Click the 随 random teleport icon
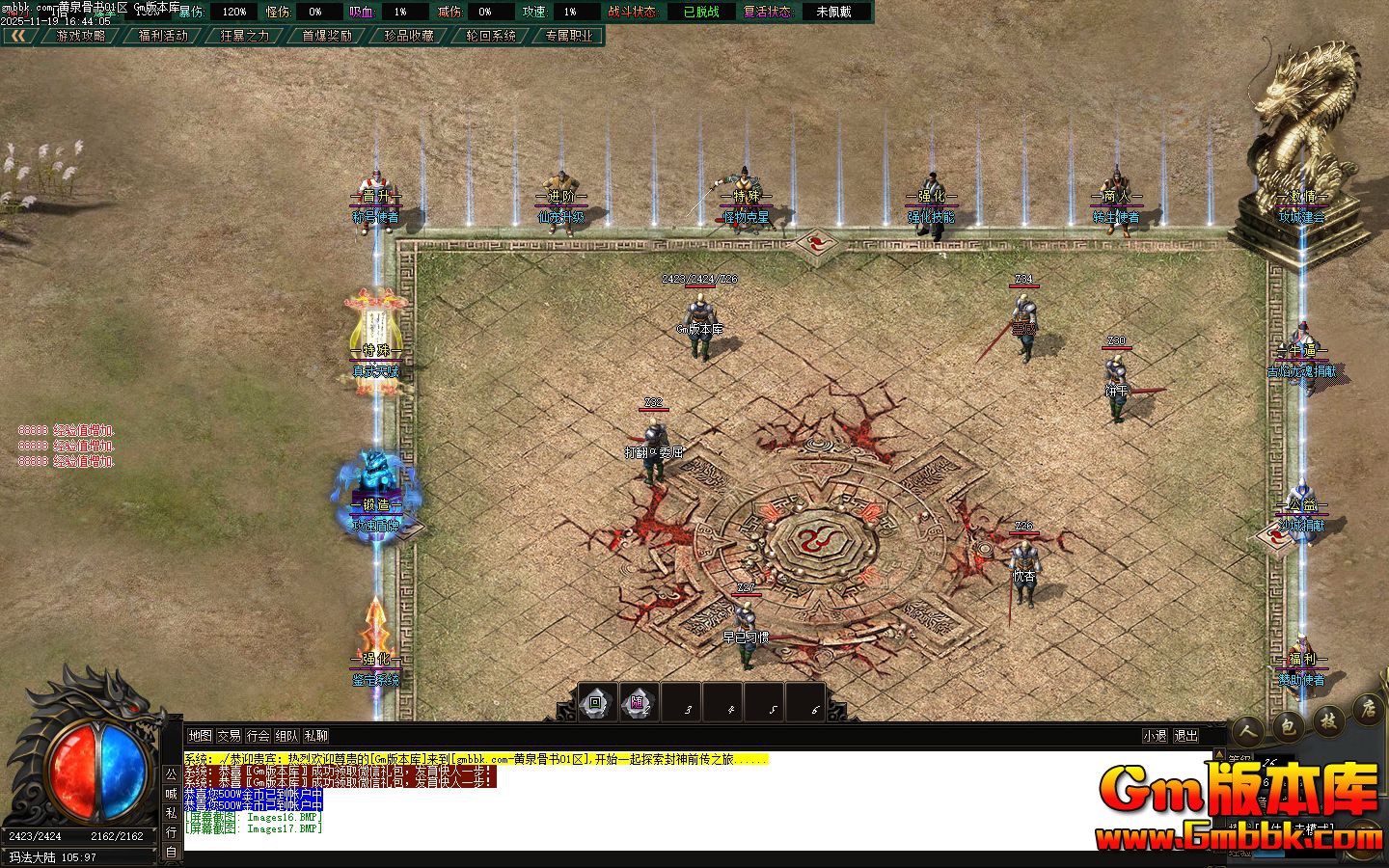 (x=637, y=704)
